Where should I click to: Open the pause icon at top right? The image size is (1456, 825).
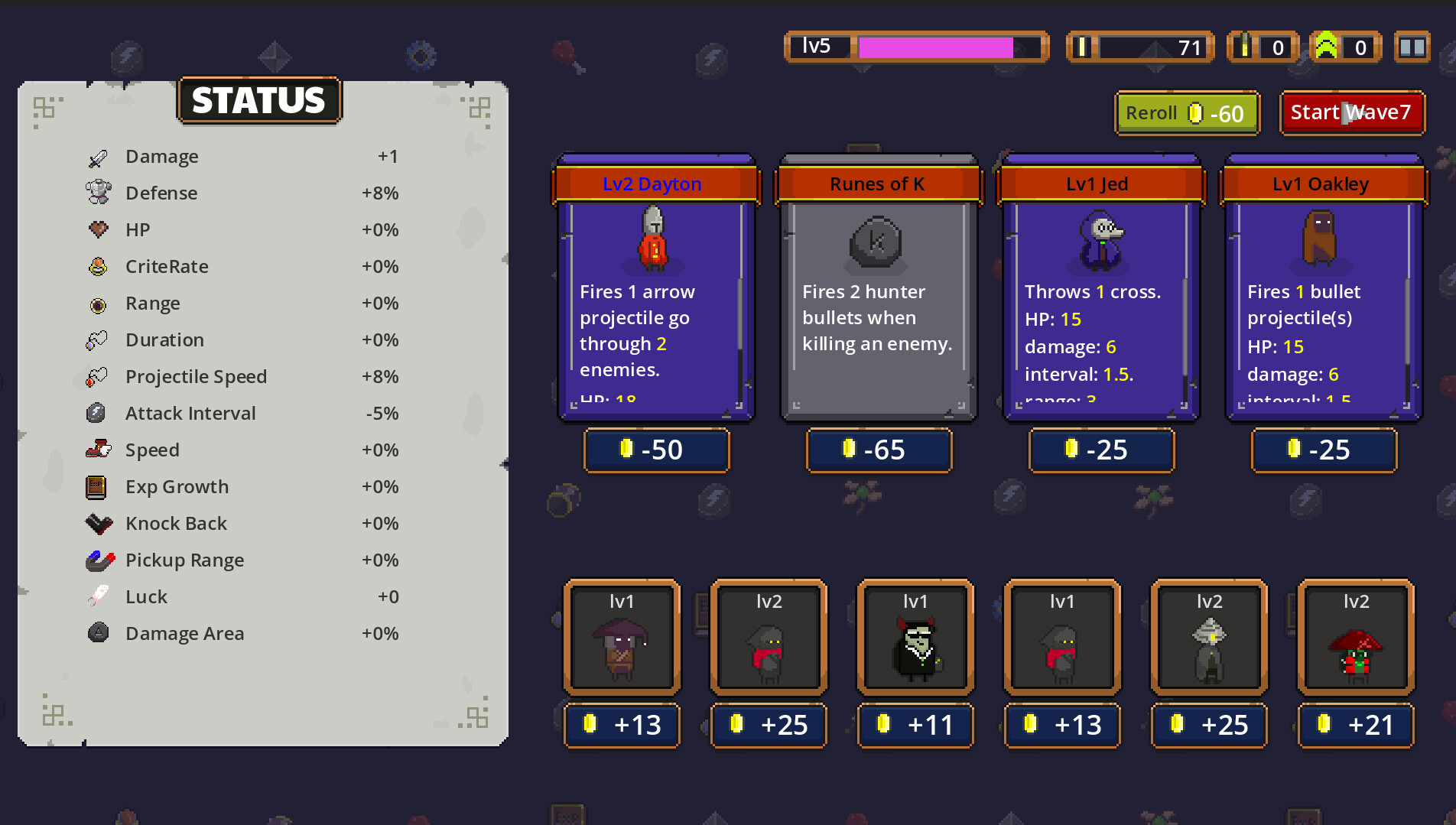1412,47
